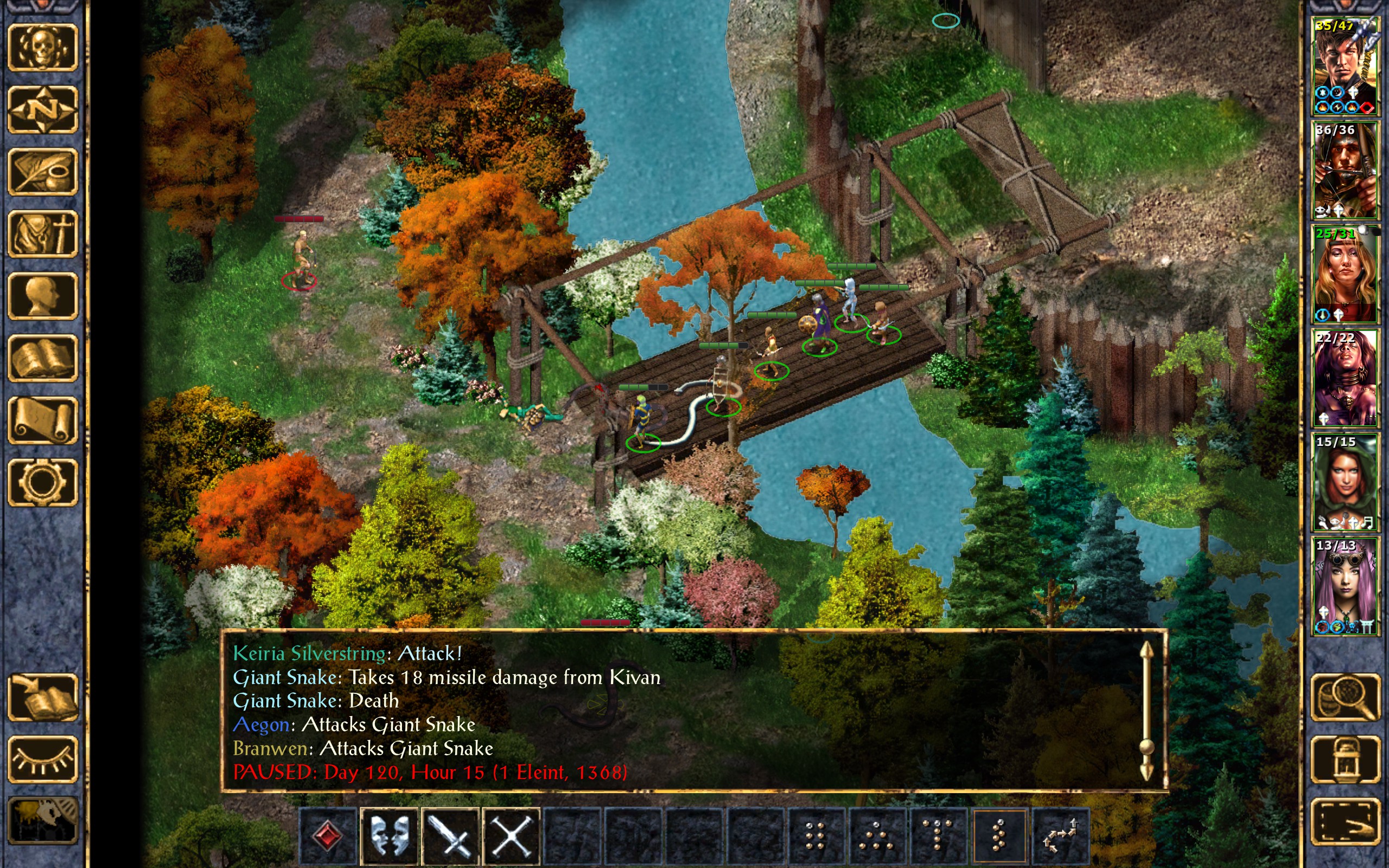This screenshot has height=868, width=1389.
Task: Toggle the closed eye button
Action: (42, 759)
